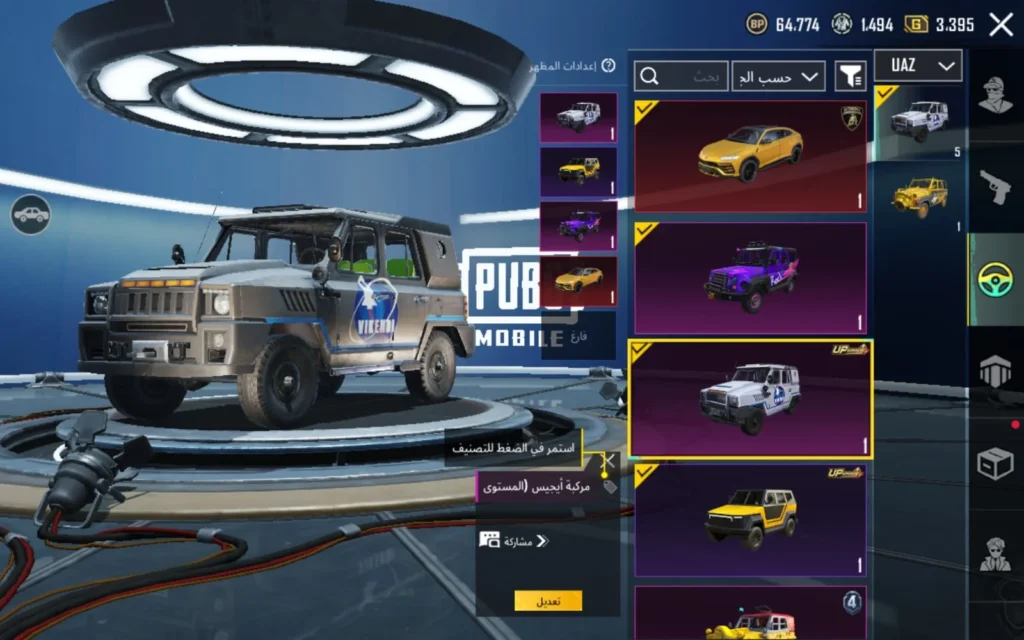The height and width of the screenshot is (640, 1024).
Task: Select the yellow UAZ in the side list
Action: pos(919,196)
